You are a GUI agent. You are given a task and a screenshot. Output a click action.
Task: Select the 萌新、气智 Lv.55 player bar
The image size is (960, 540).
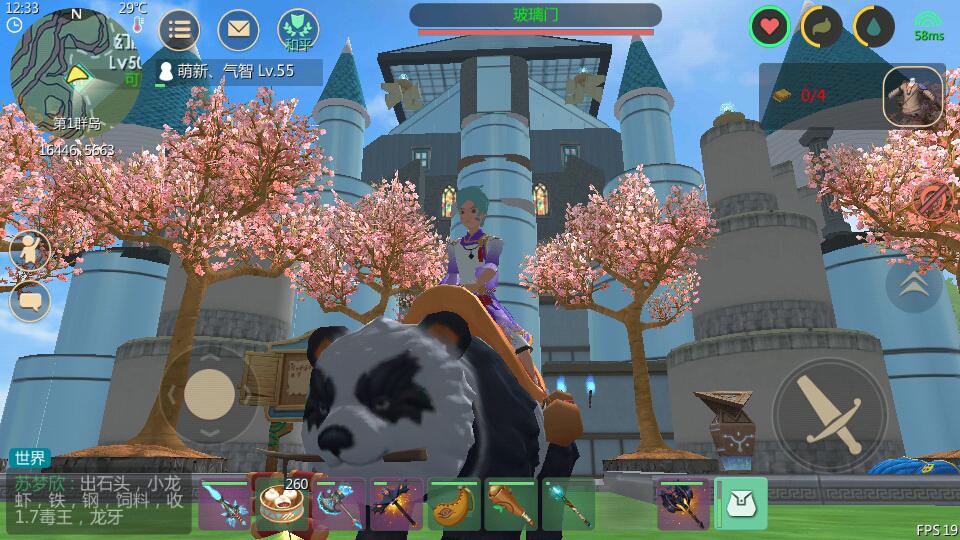tap(238, 71)
